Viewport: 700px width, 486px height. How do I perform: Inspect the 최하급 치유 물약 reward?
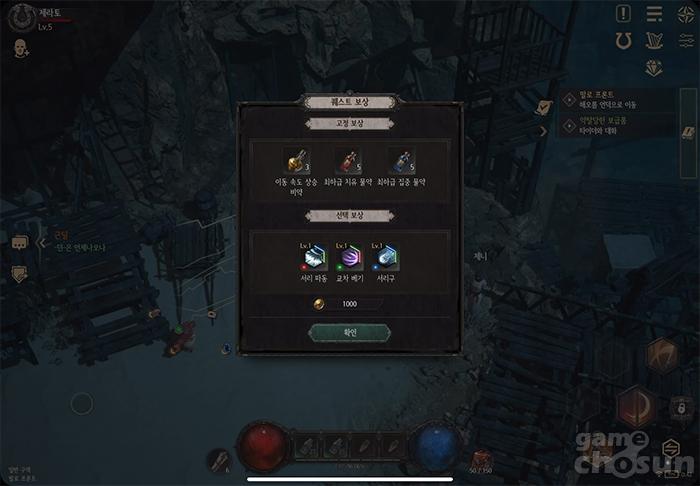tap(349, 160)
